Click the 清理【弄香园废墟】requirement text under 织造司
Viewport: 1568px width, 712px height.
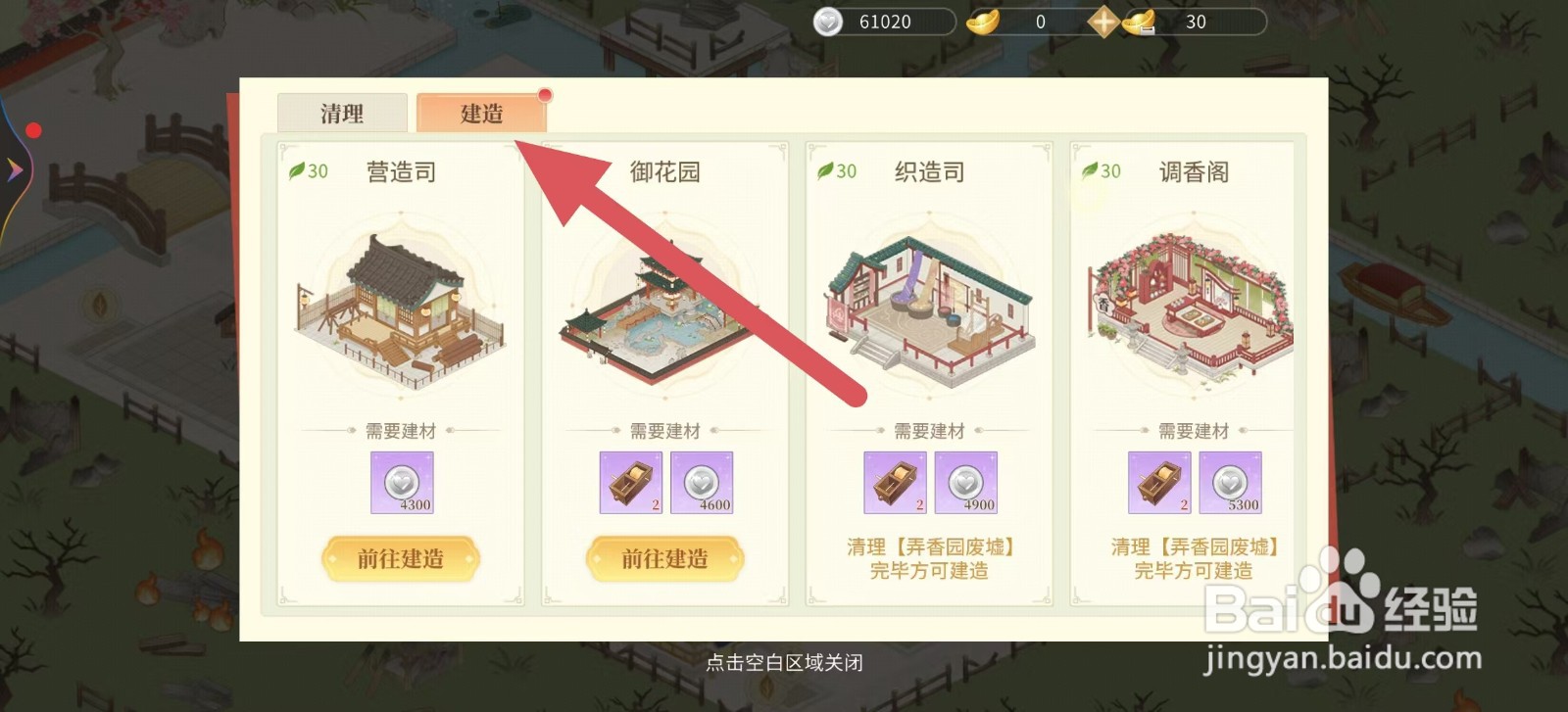[x=928, y=558]
